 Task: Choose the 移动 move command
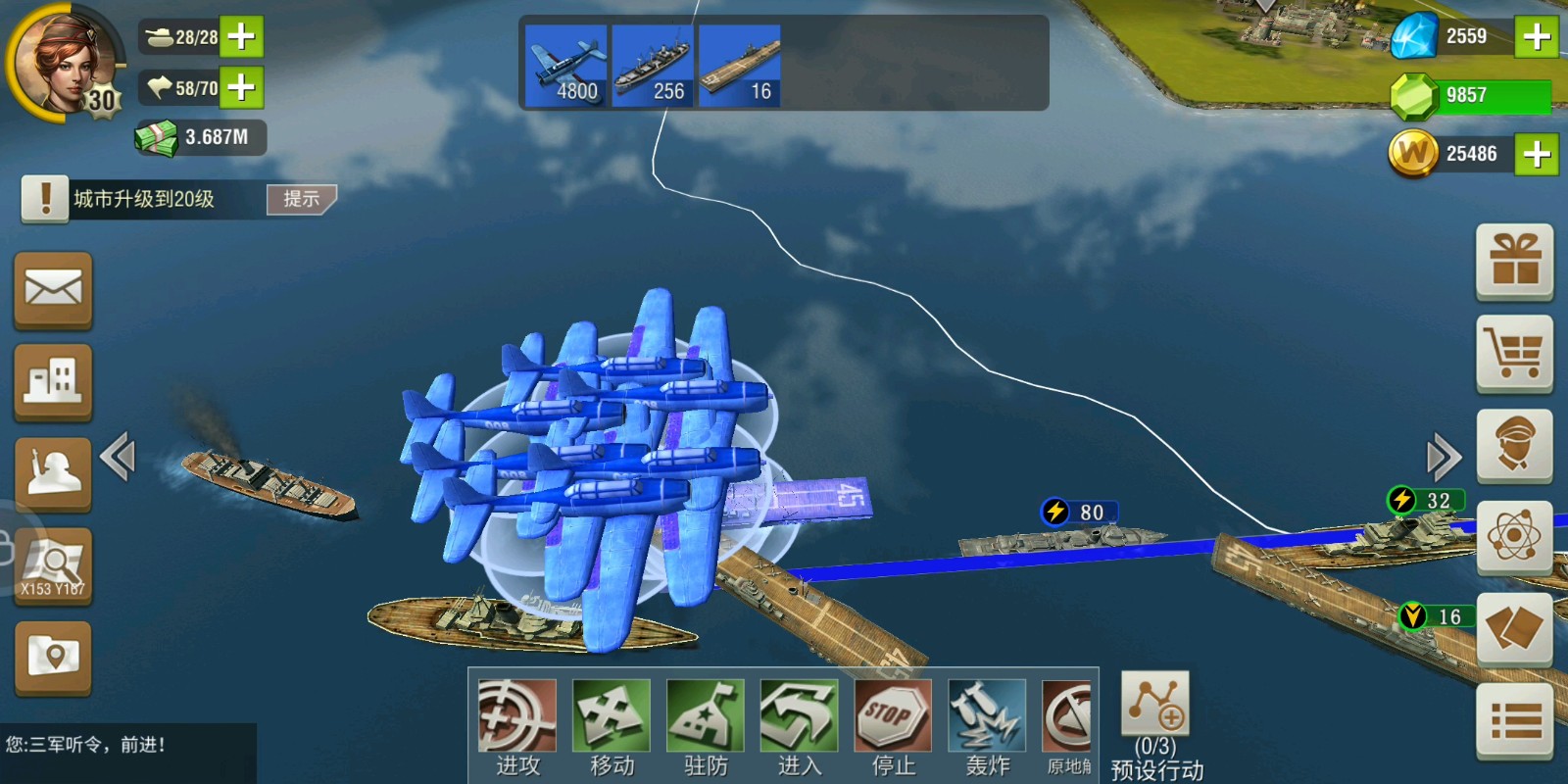coord(612,725)
